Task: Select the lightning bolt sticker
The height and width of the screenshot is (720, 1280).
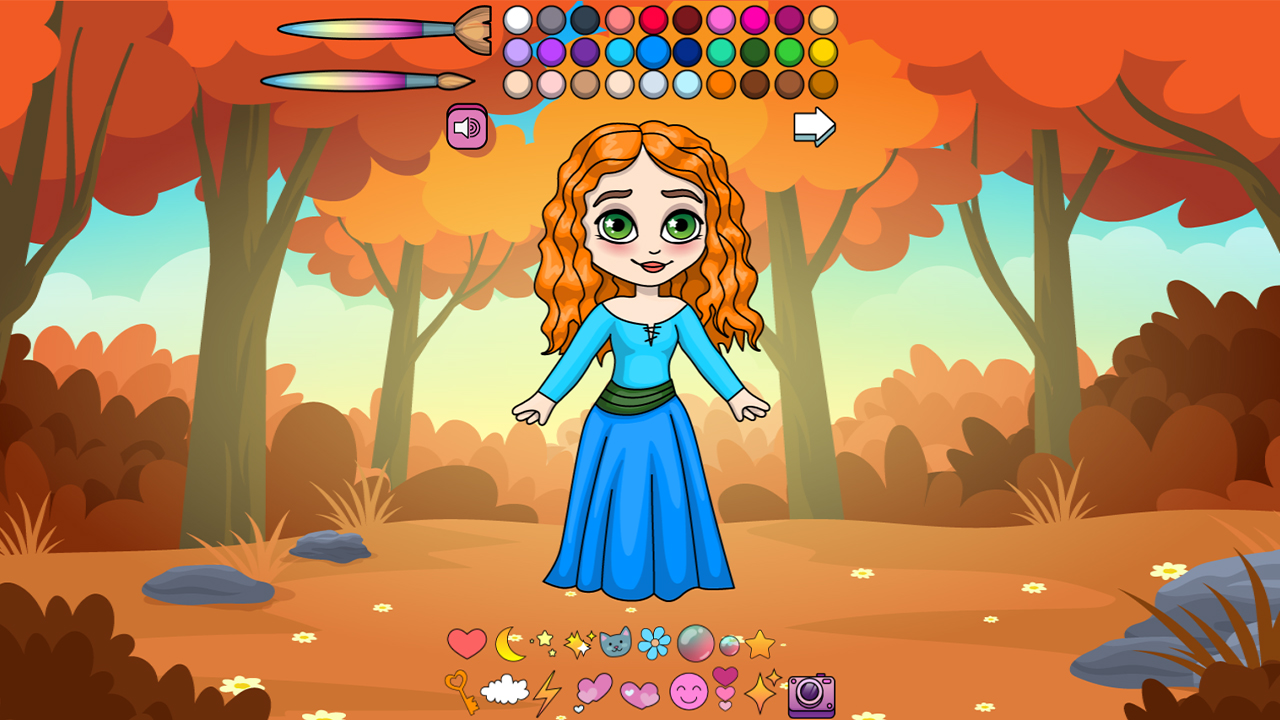Action: point(548,692)
